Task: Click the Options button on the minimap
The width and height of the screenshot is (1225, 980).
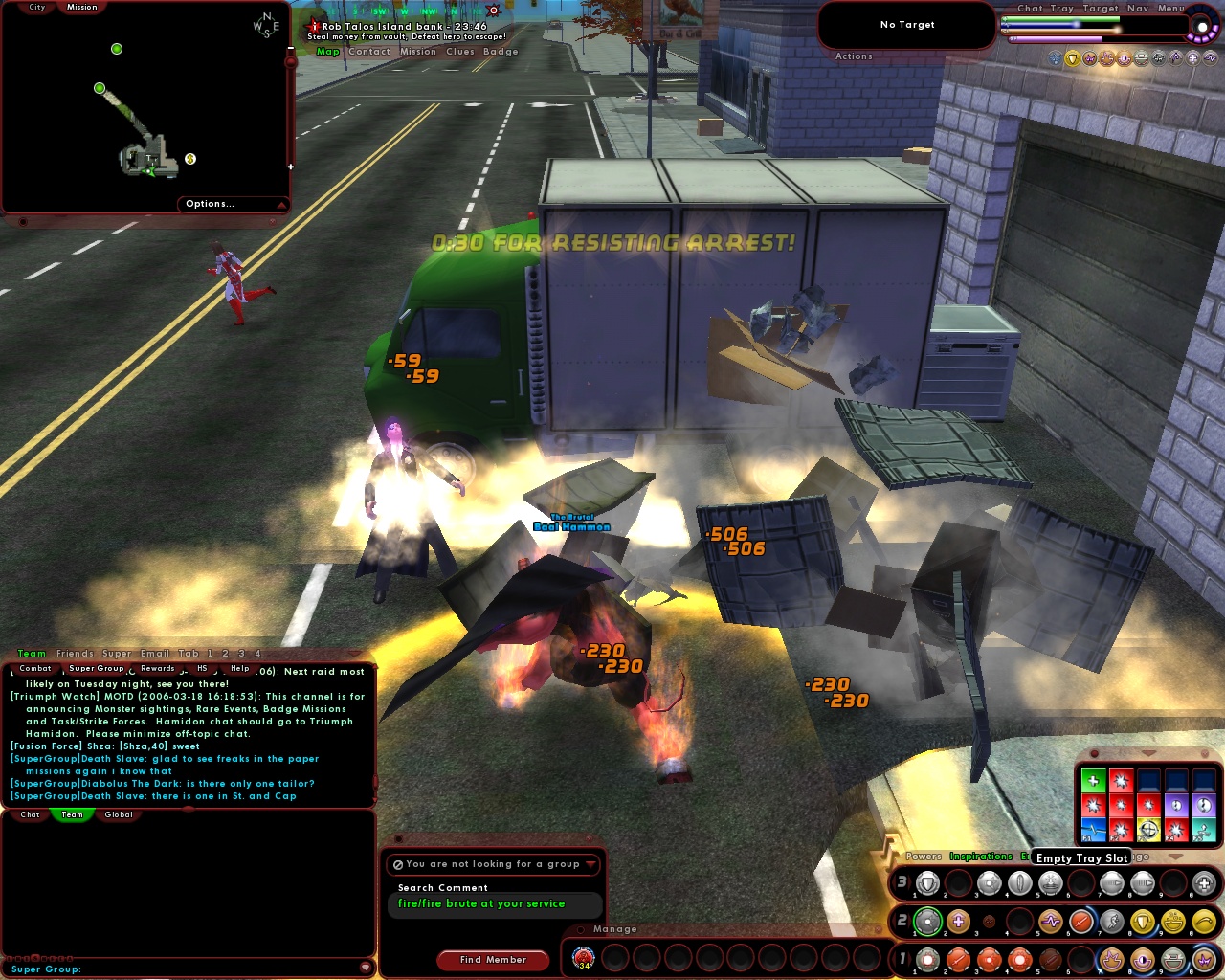Action: [212, 203]
